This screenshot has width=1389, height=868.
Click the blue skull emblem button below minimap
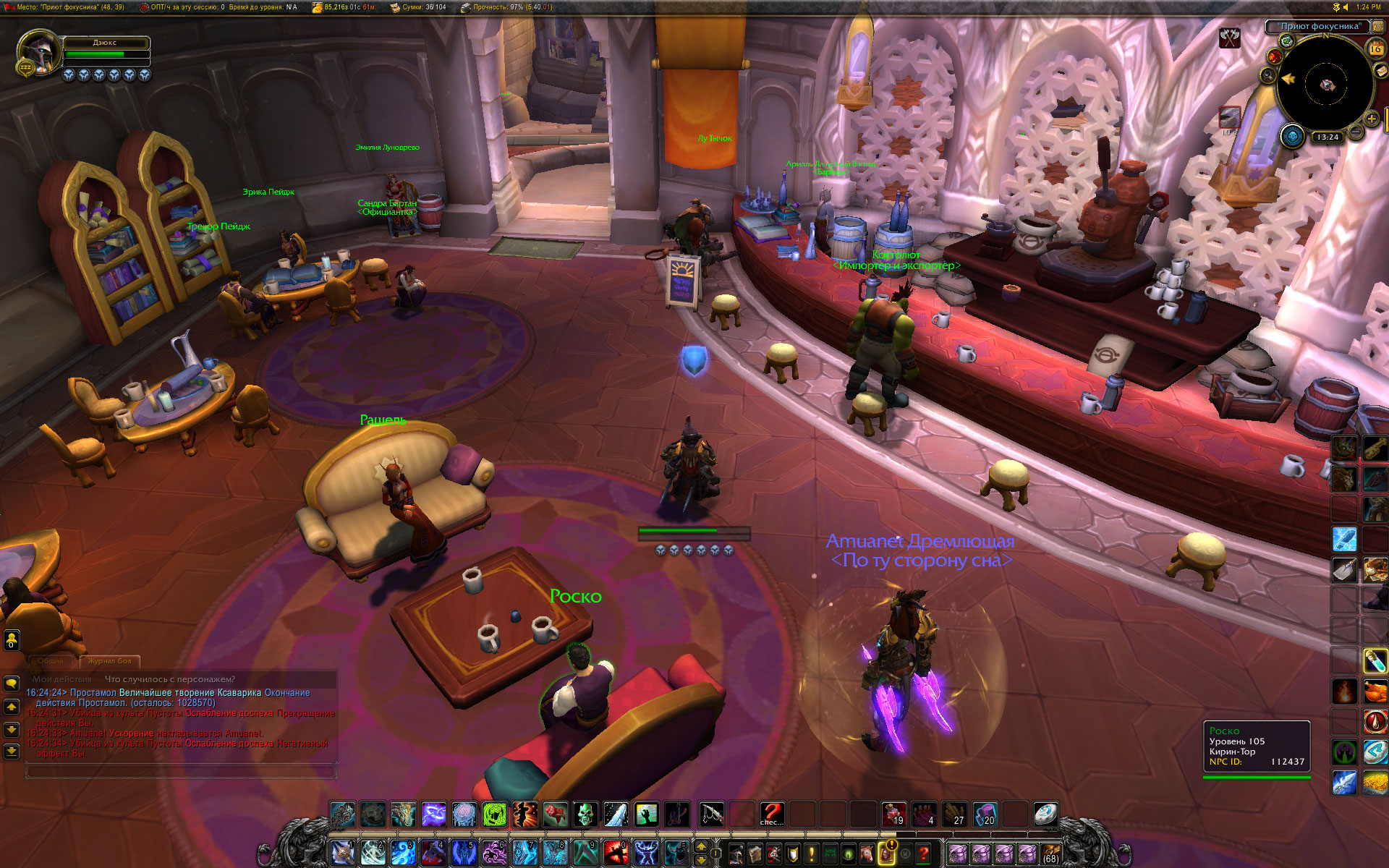(1292, 136)
